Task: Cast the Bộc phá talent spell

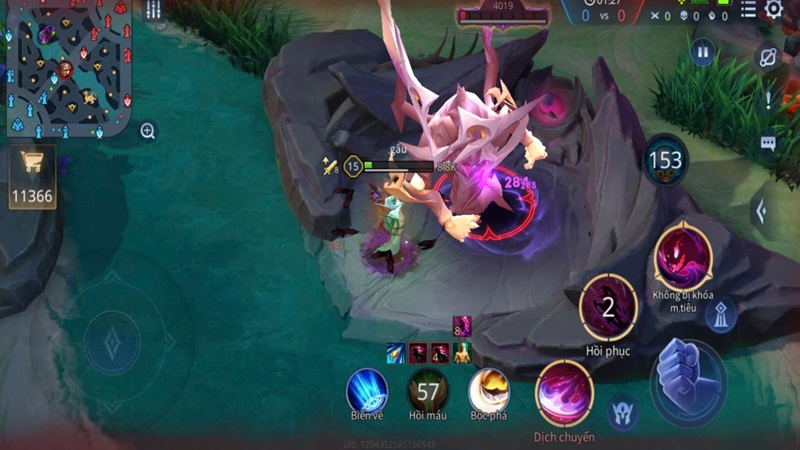Action: (x=489, y=390)
